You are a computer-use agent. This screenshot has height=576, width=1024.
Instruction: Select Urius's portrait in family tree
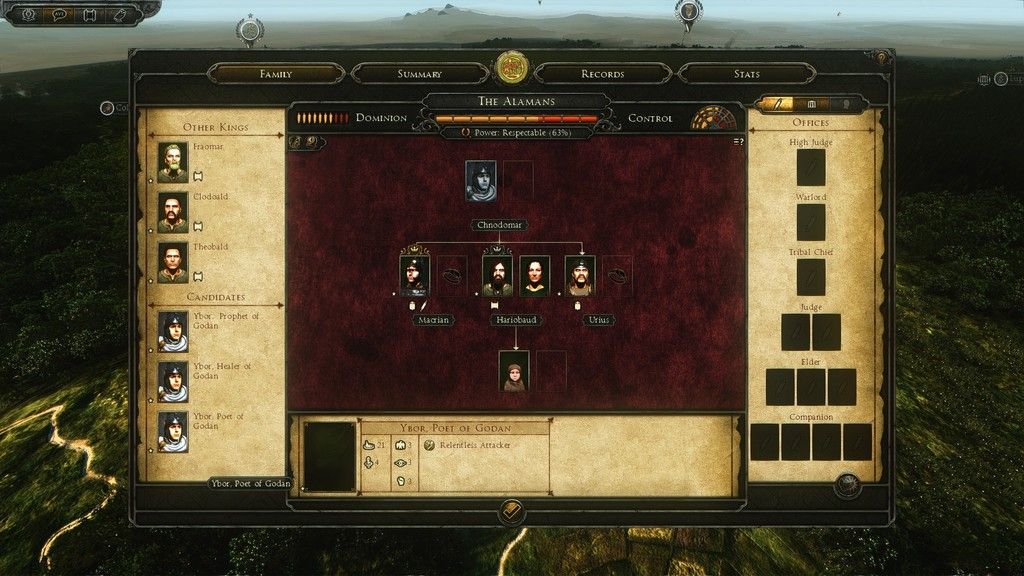pos(580,275)
